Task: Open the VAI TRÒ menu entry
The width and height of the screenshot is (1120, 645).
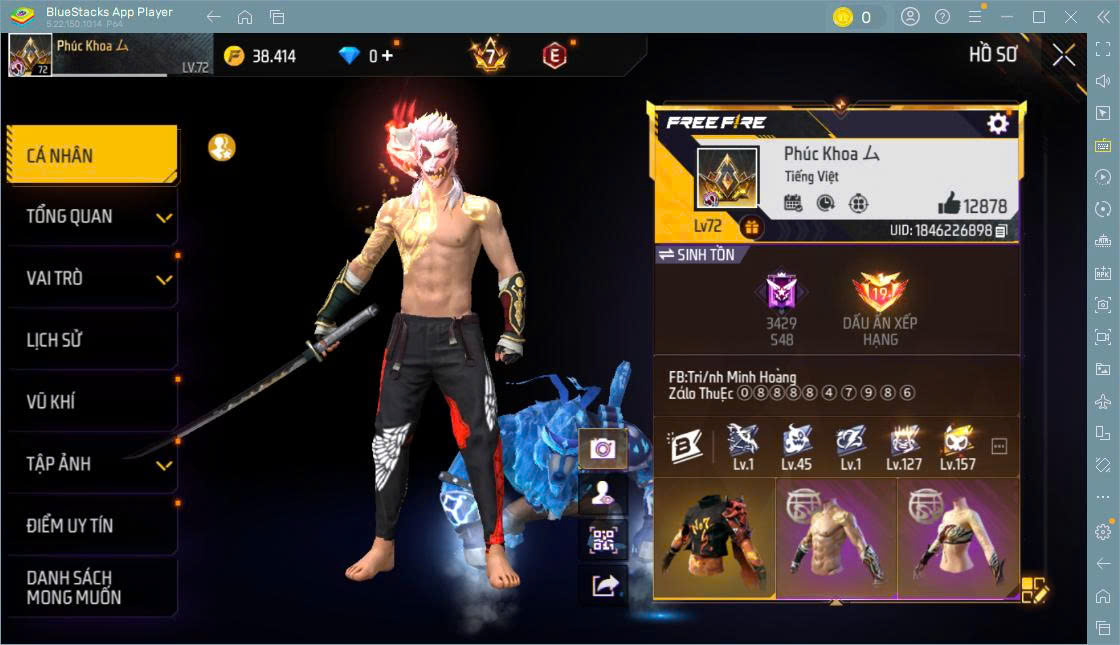Action: [x=92, y=278]
